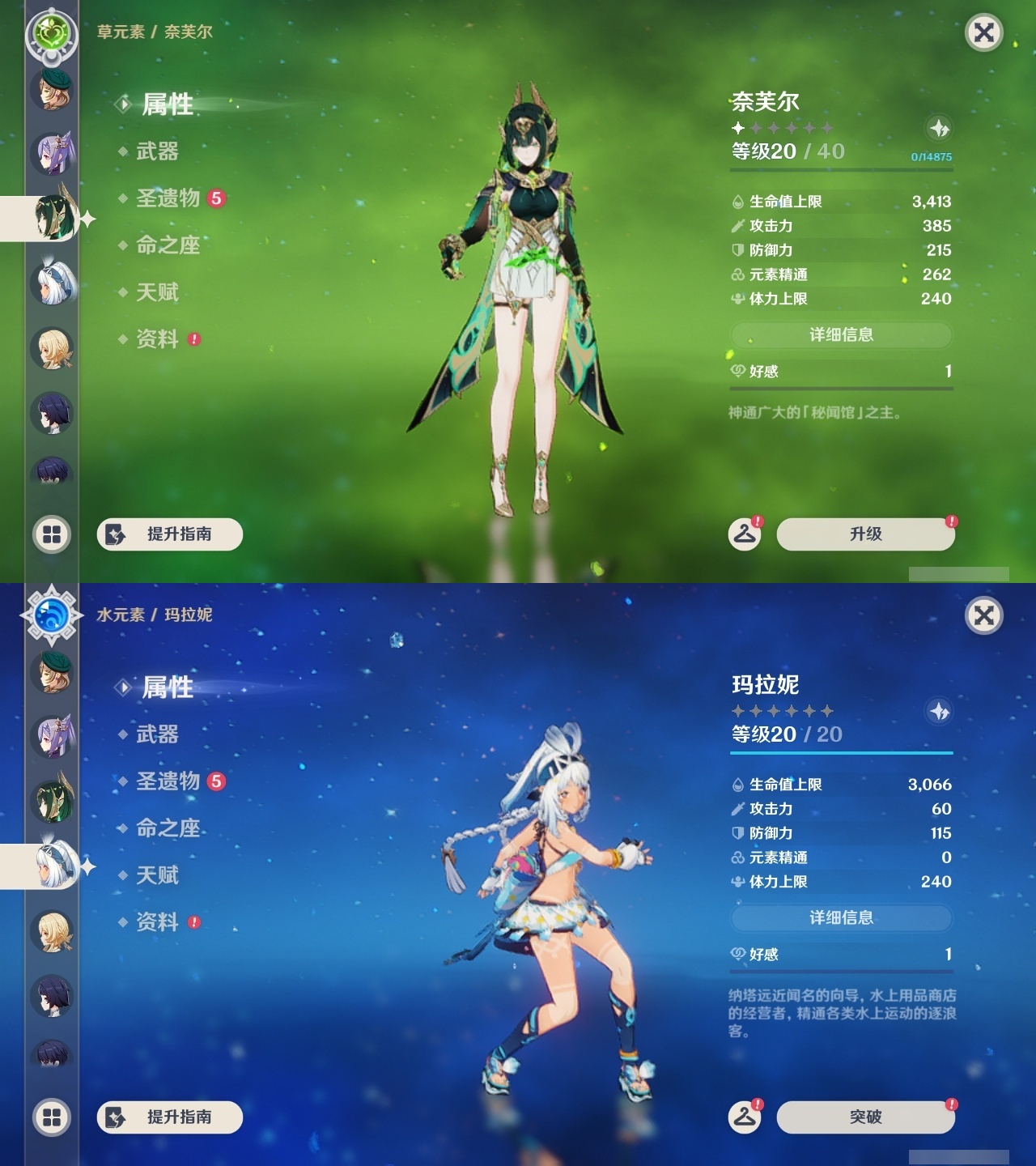
Task: Click the sparkle icon beside 奈芙尔's rarity stars
Action: 939,127
